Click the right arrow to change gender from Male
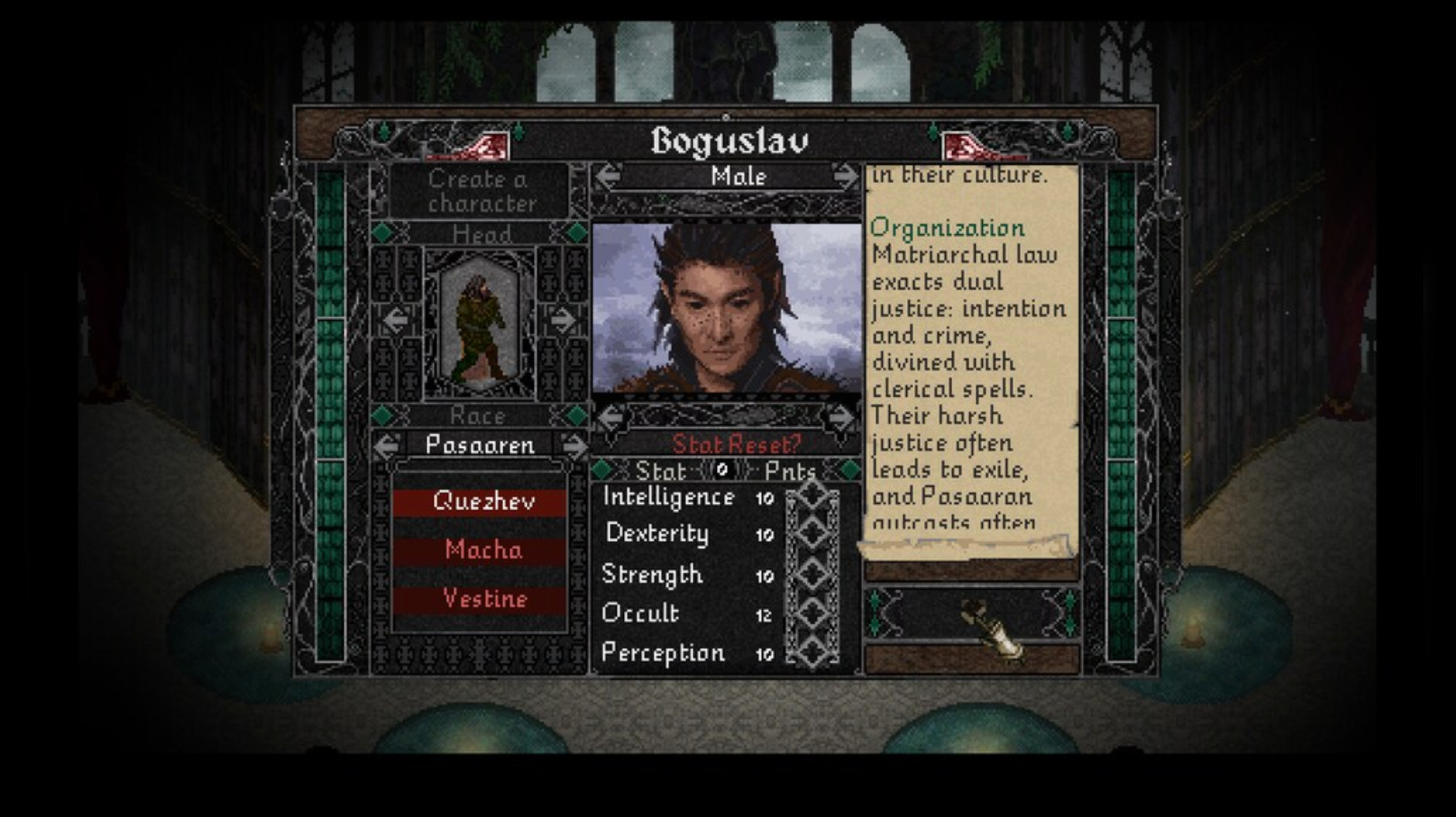 [x=846, y=177]
